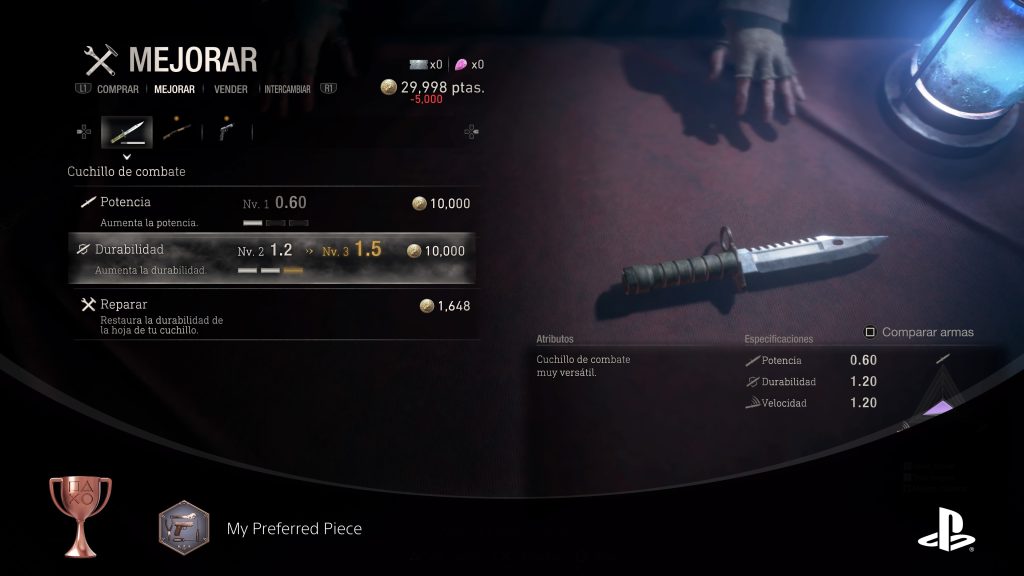Go to the Intercambiar tab
Image resolution: width=1024 pixels, height=576 pixels.
click(x=289, y=89)
